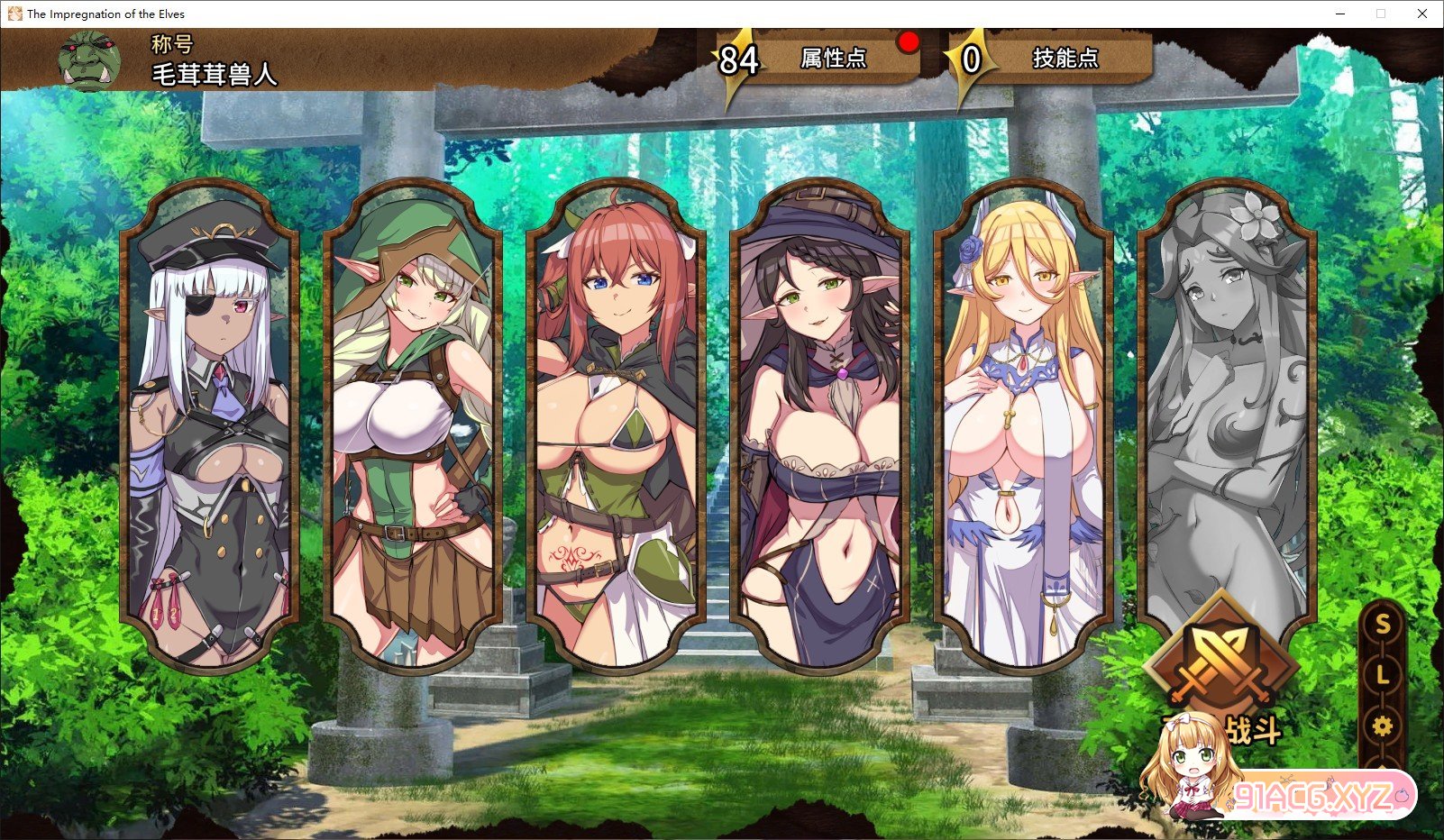Open settings with the gear icon

click(1382, 726)
